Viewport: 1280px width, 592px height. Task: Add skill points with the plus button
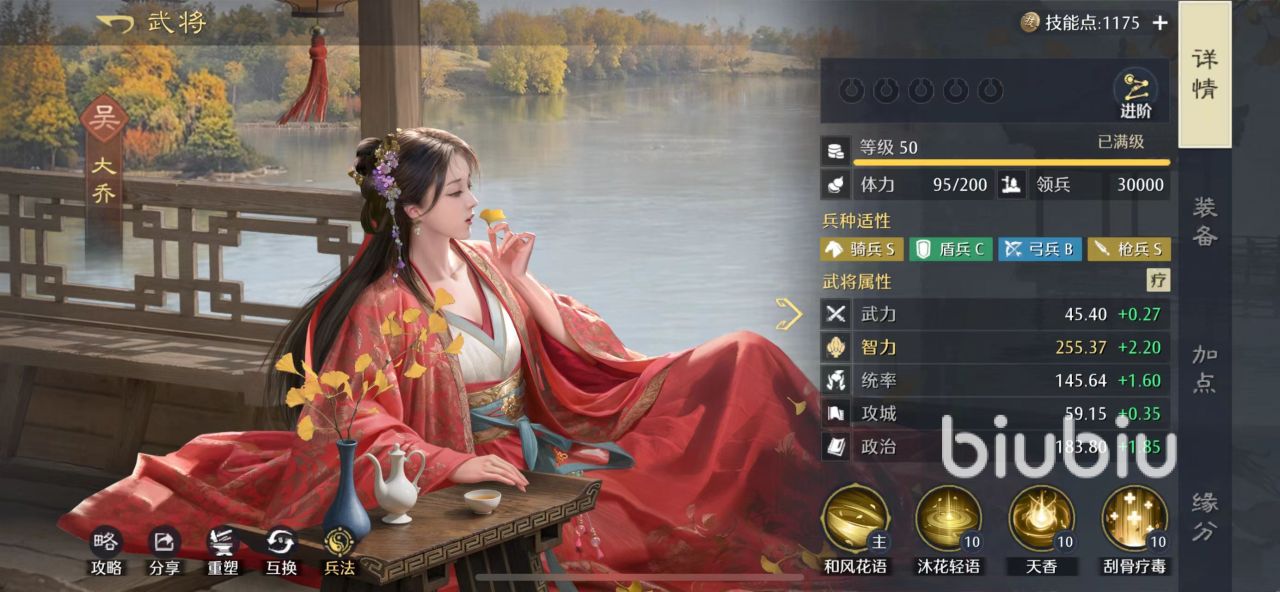point(1160,23)
